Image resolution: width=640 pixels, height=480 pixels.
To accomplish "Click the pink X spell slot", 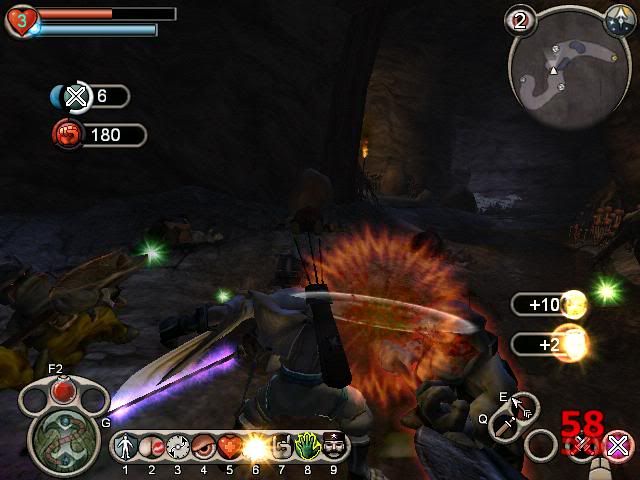I will point(619,445).
